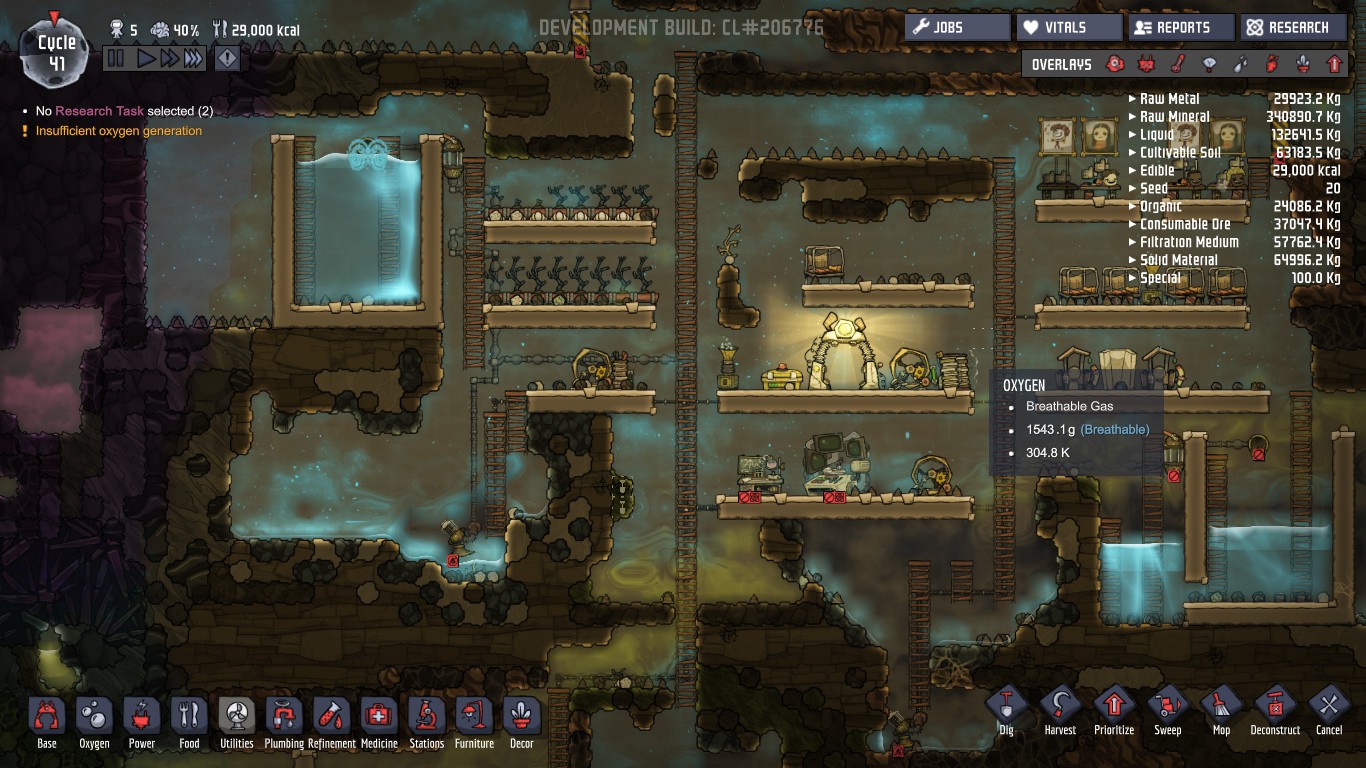This screenshot has height=768, width=1366.
Task: Open the Vitals panel
Action: click(1069, 27)
